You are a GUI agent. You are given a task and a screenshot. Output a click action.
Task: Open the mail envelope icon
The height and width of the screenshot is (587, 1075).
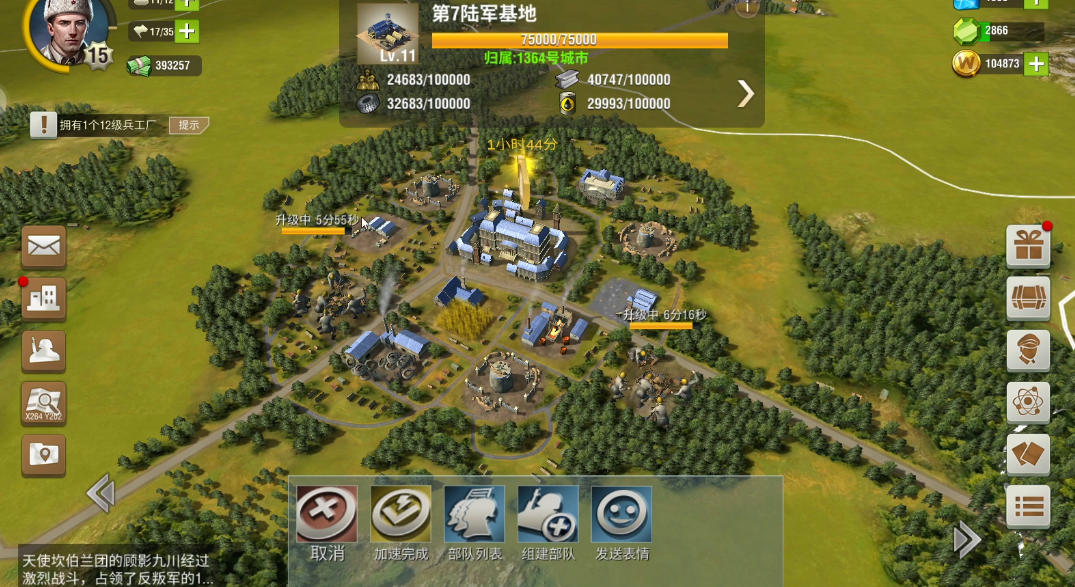point(44,246)
